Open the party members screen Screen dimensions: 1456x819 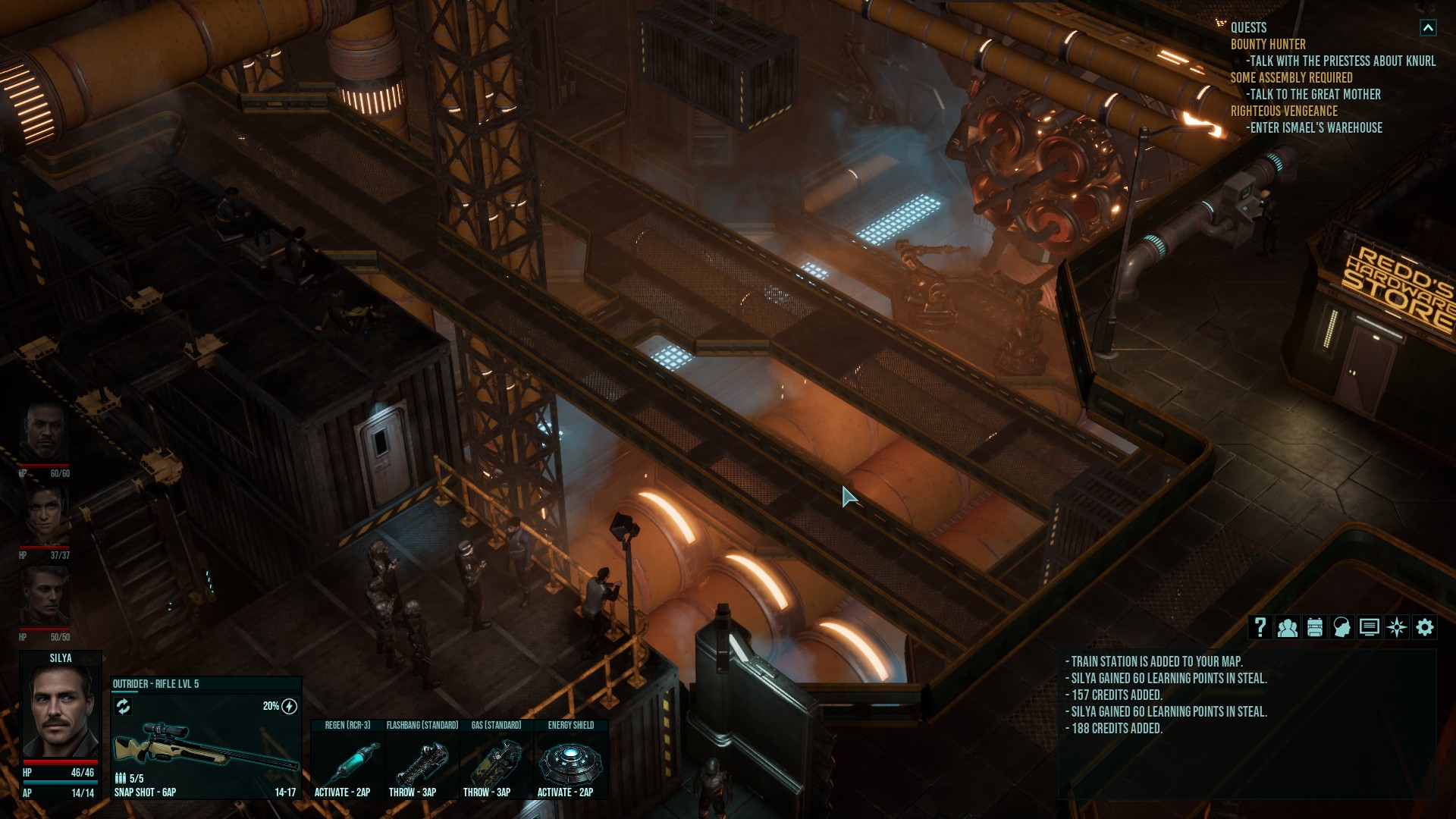coord(1287,627)
